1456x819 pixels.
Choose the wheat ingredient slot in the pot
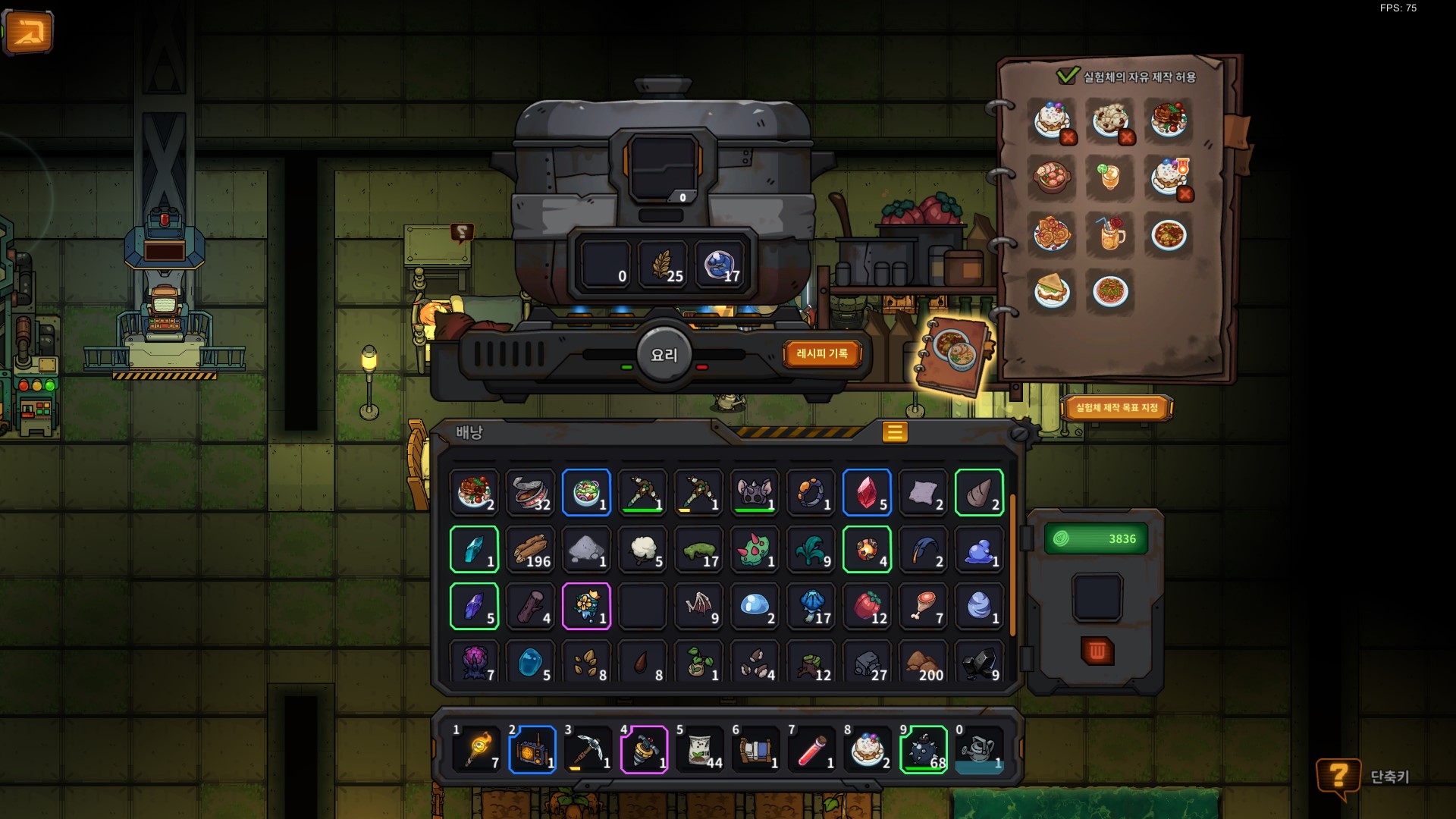663,265
